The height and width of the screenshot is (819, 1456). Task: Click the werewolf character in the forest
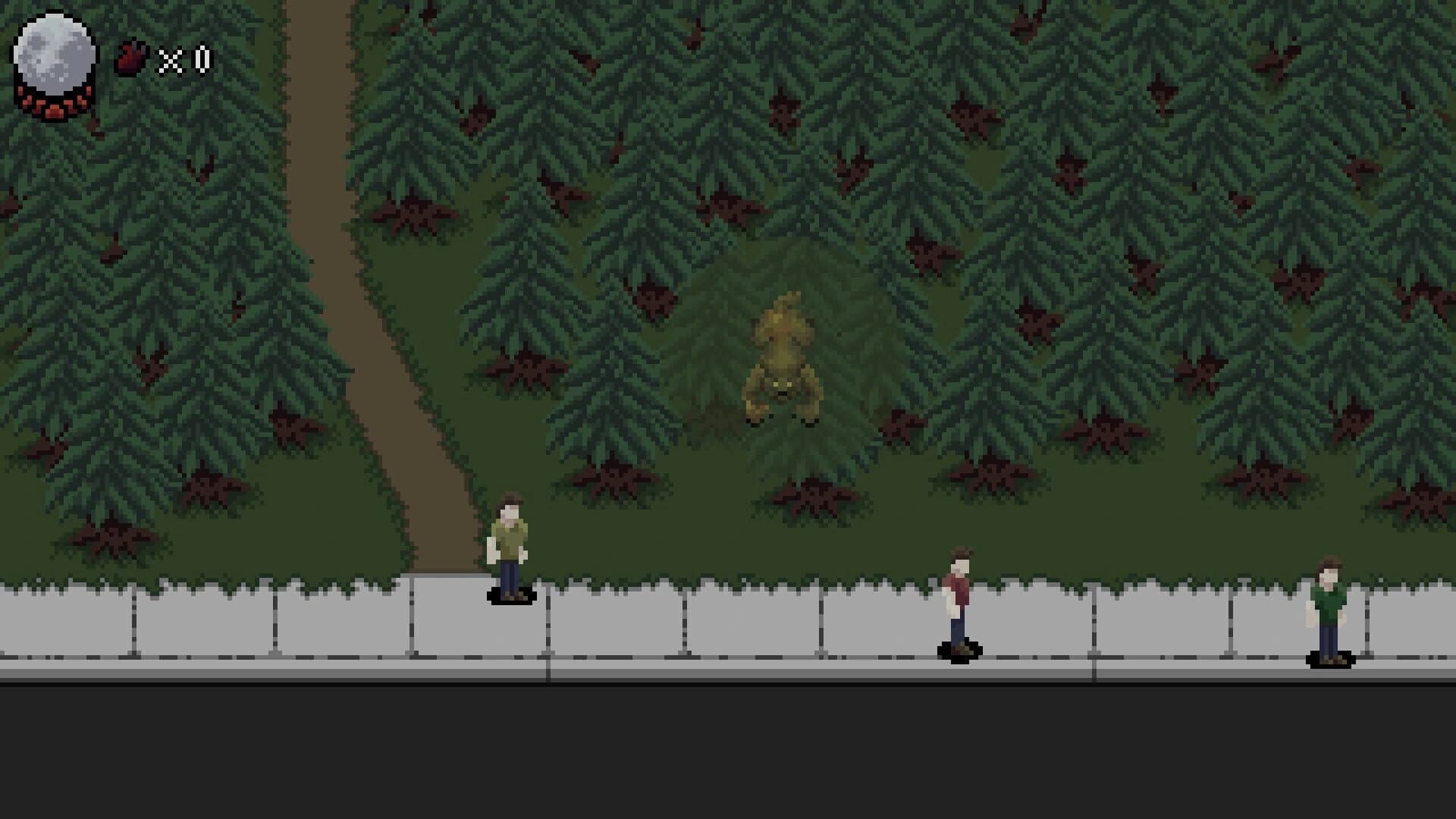click(x=785, y=356)
